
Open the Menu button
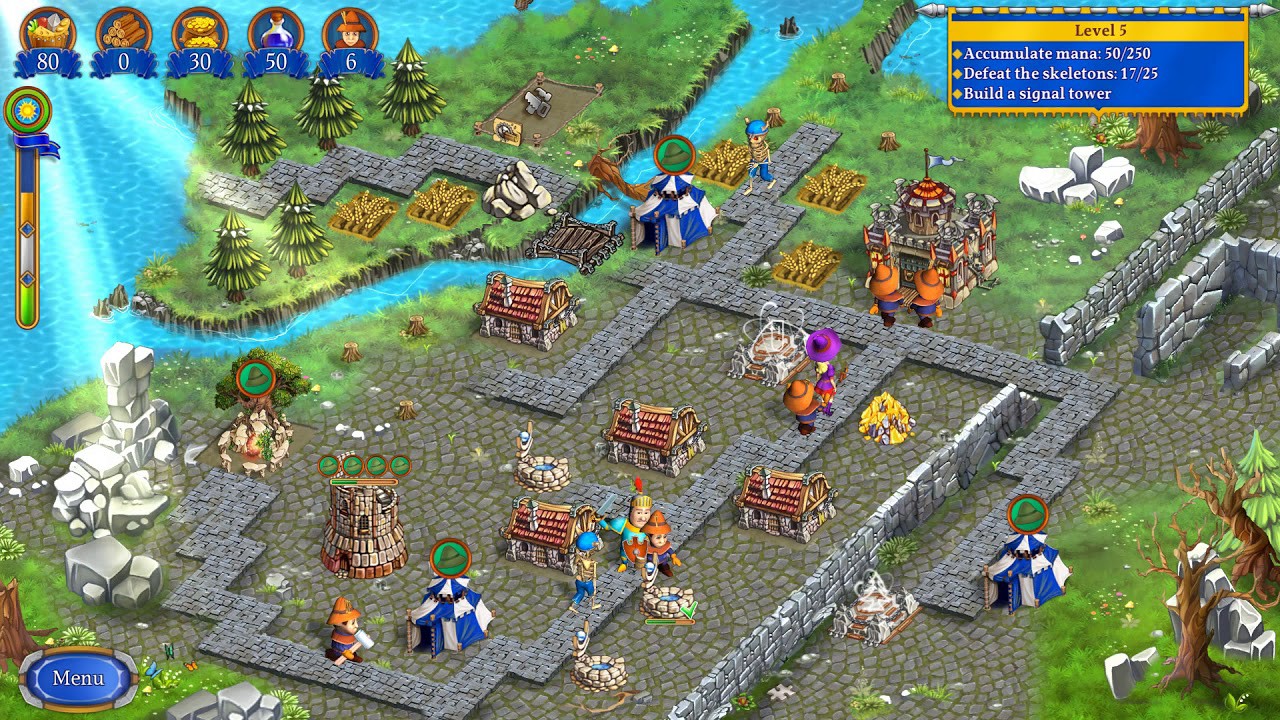(x=78, y=676)
